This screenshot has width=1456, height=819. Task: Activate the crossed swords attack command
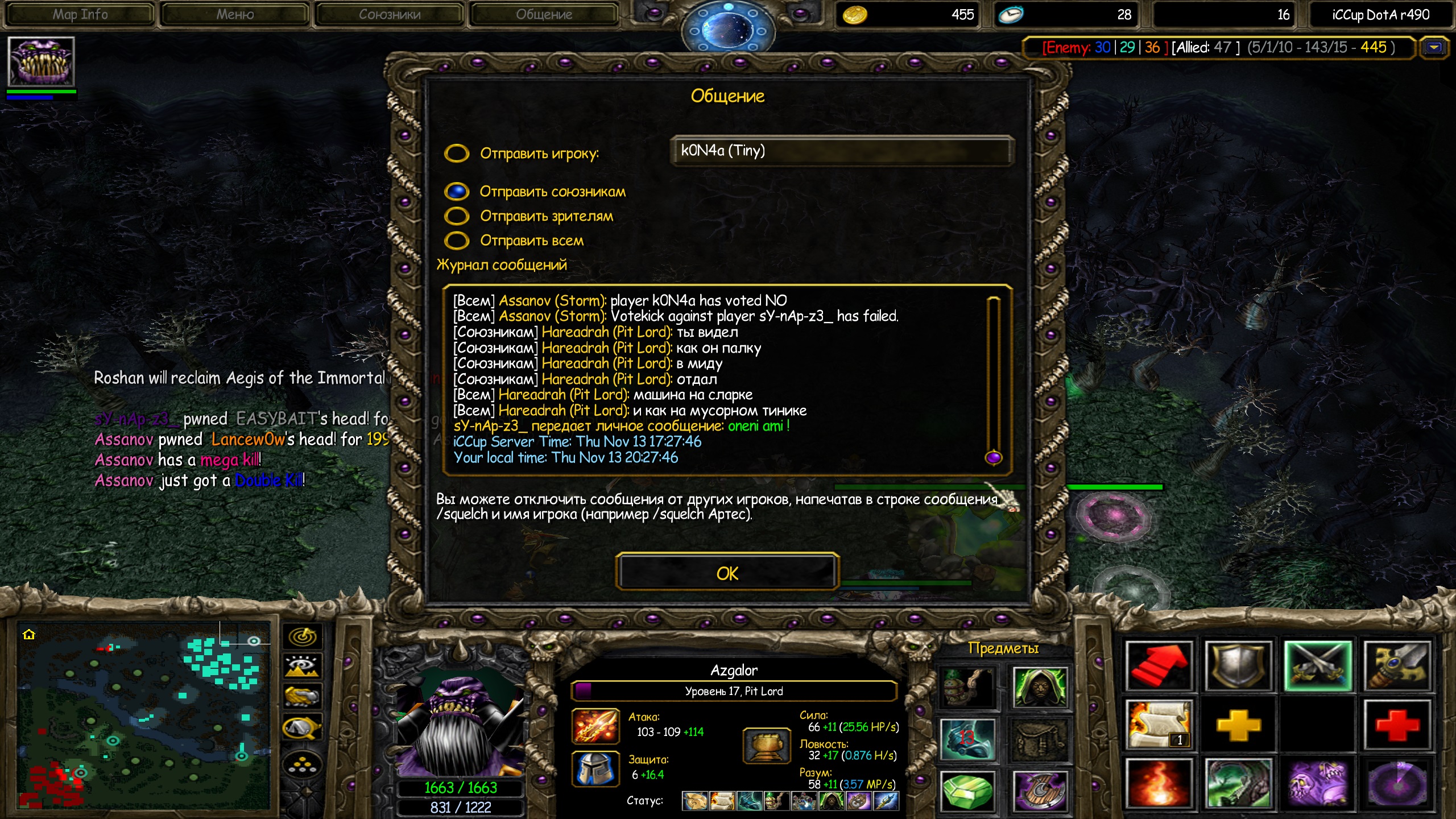pos(1318,665)
